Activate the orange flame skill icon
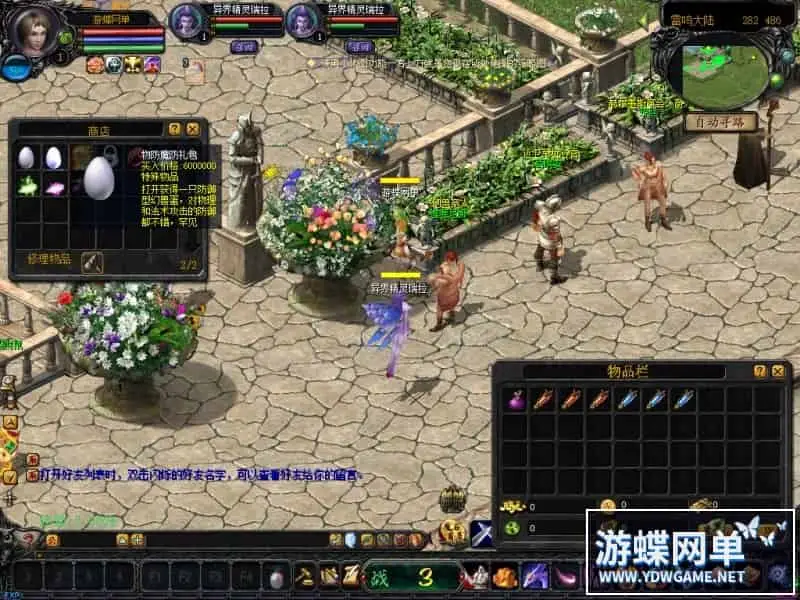 click(505, 577)
